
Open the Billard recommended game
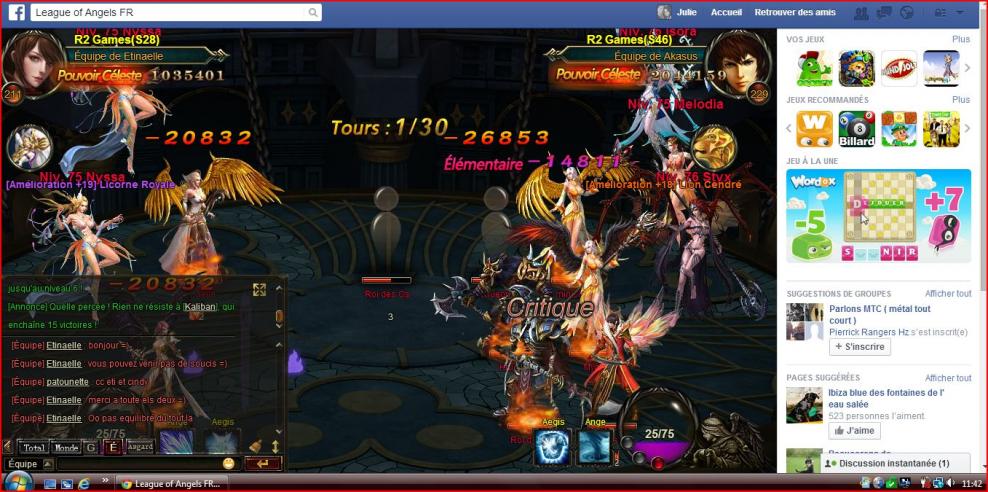click(856, 129)
